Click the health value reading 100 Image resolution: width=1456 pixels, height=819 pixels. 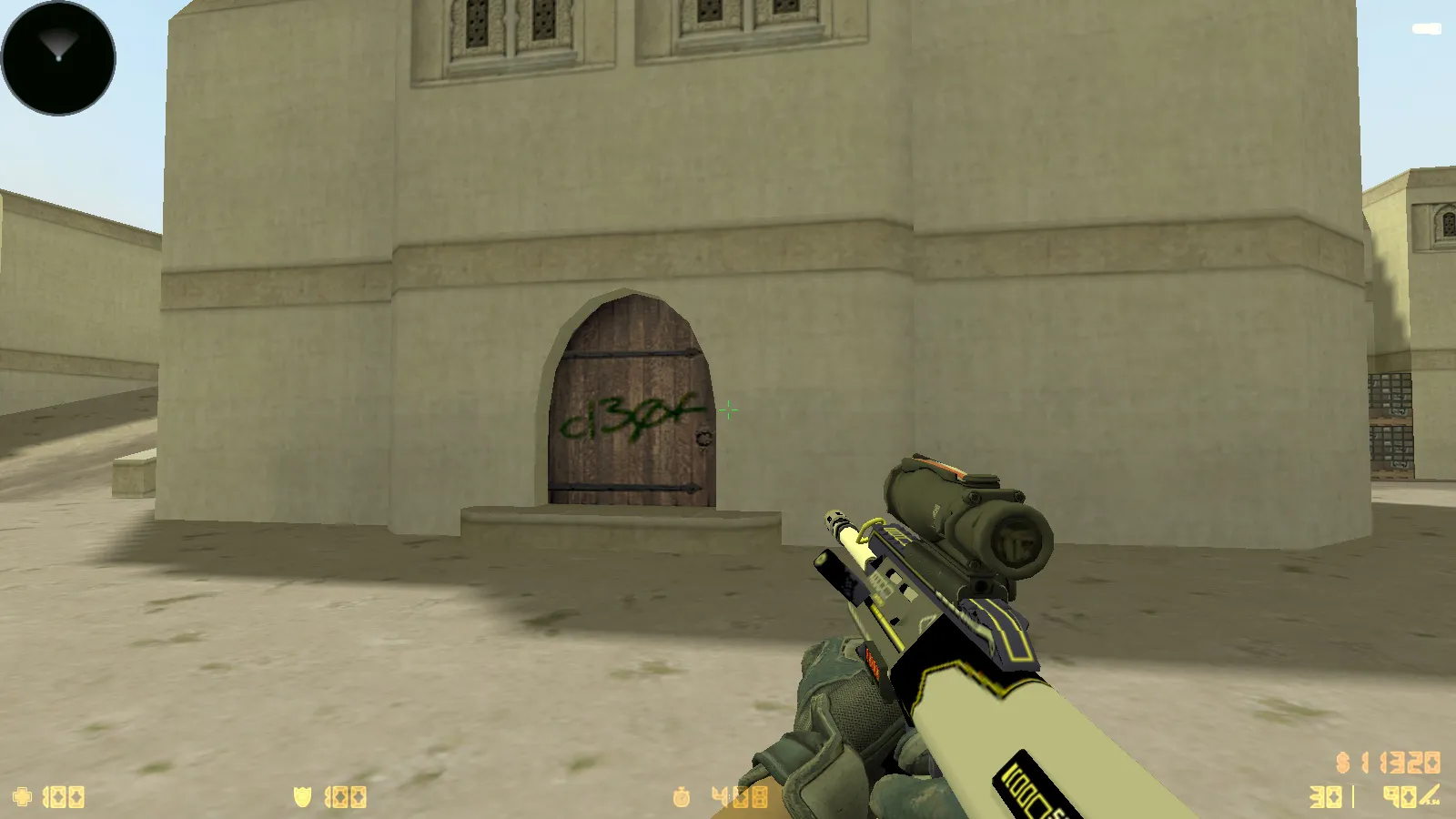coord(62,794)
